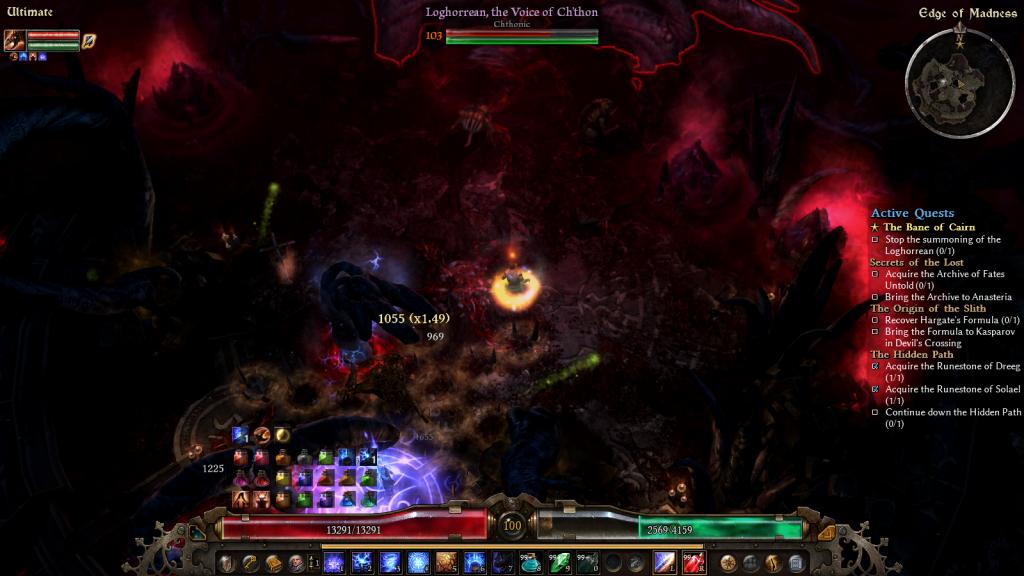The image size is (1024, 576).
Task: Select the Secrets of the Lost quest
Action: pyautogui.click(x=916, y=262)
